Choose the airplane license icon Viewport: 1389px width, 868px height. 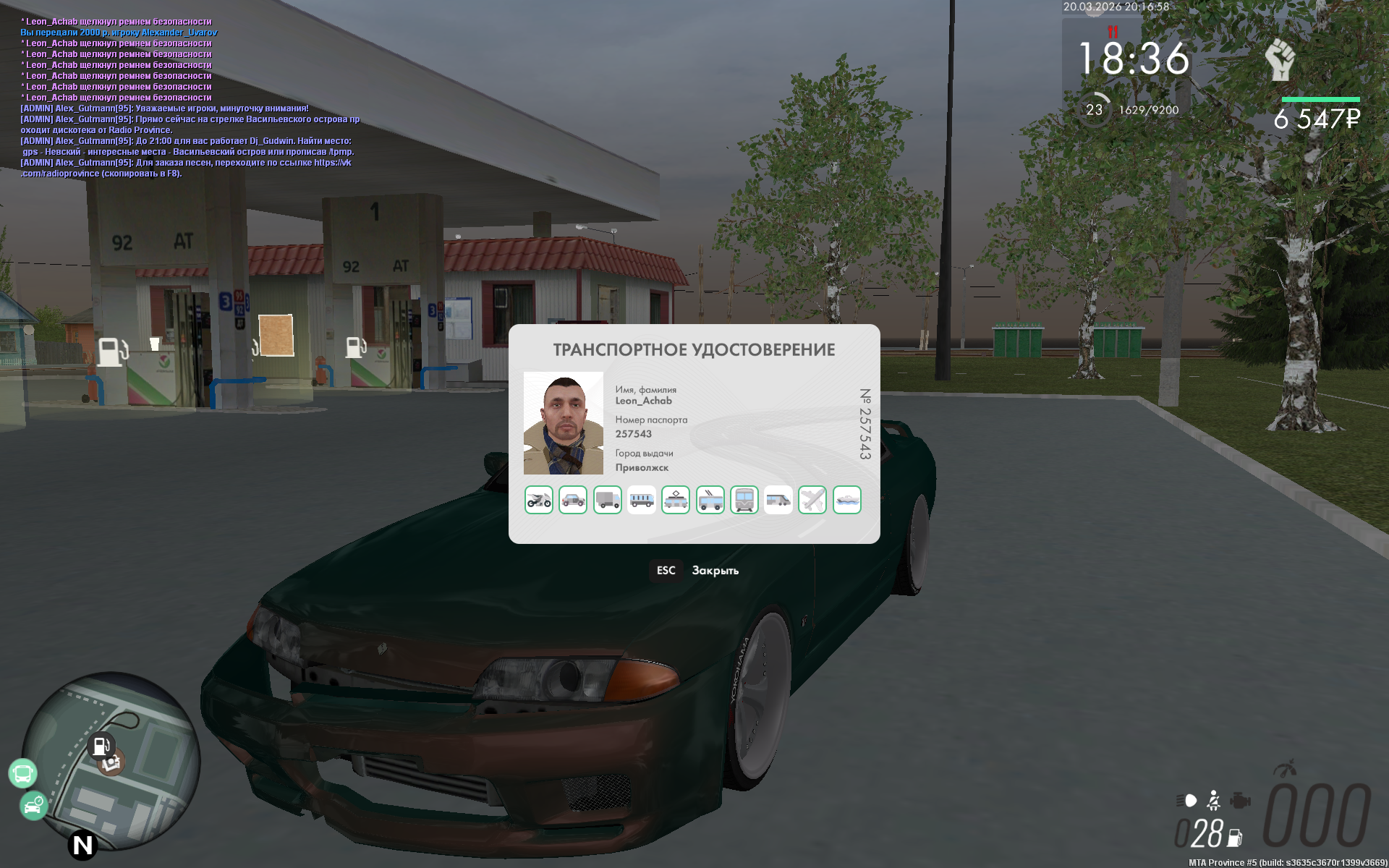(x=812, y=500)
